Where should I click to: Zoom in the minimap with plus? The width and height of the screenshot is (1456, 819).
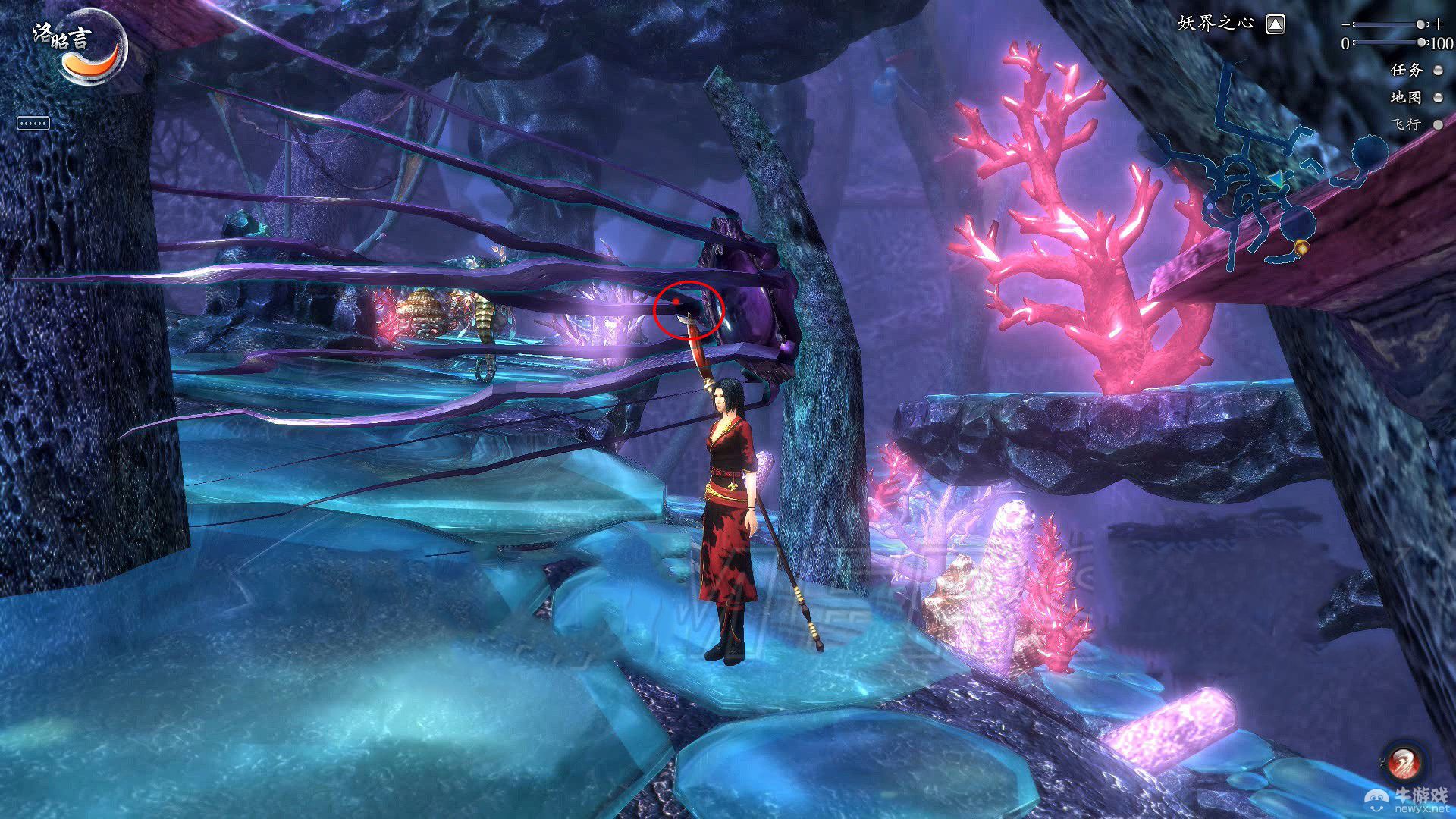[x=1439, y=25]
